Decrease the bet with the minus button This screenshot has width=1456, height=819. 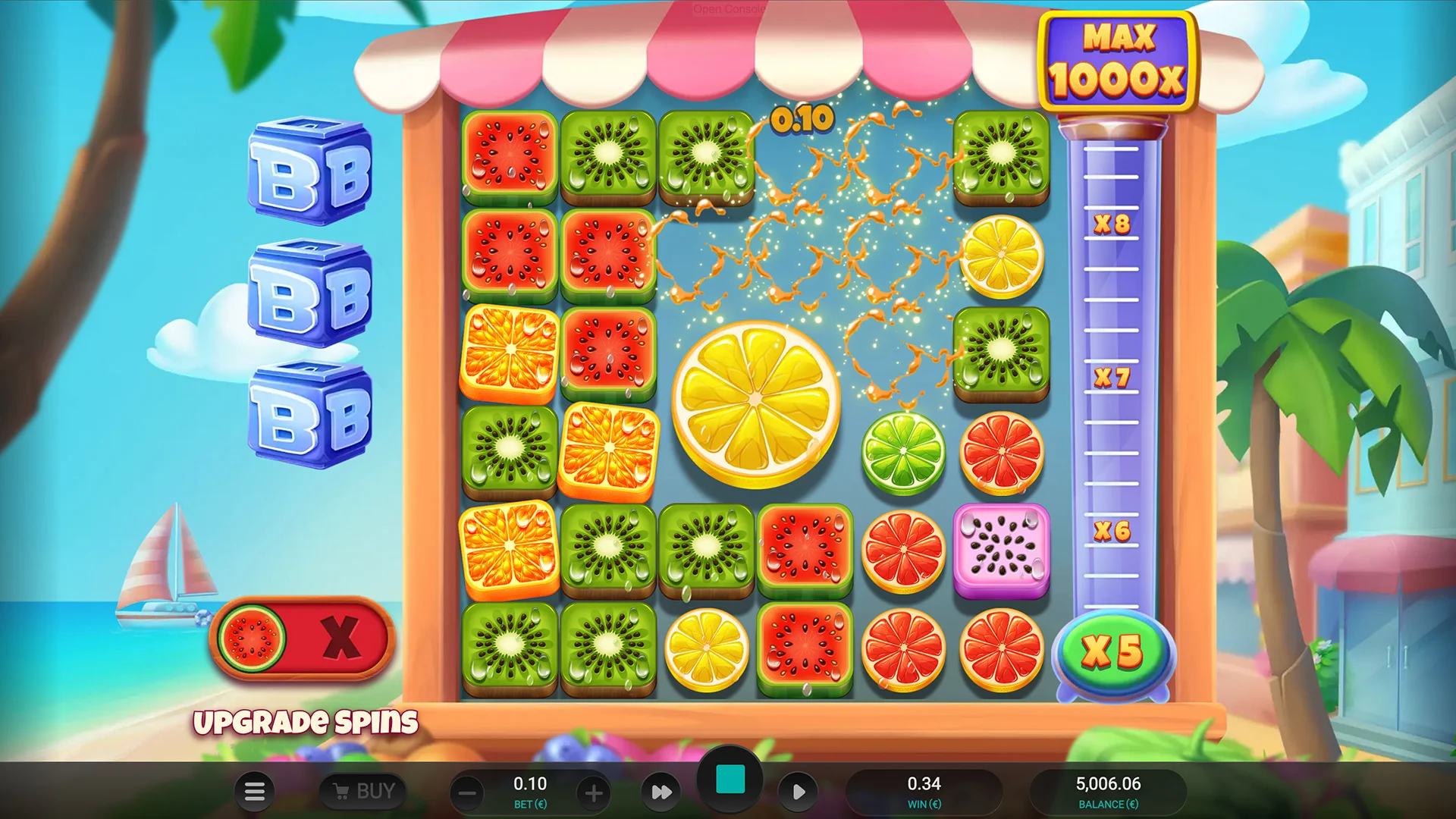[466, 792]
